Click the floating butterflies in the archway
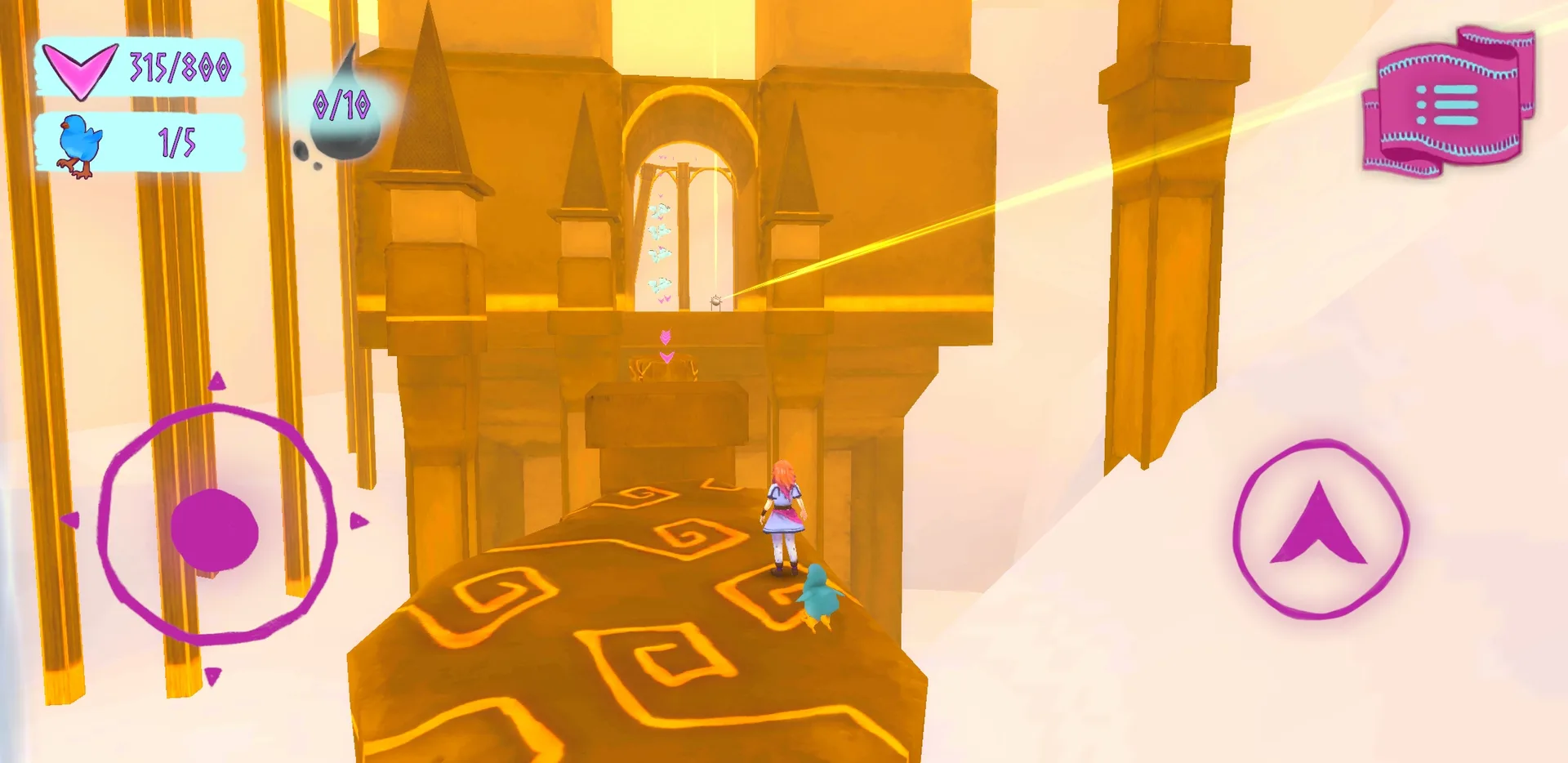 [660, 245]
